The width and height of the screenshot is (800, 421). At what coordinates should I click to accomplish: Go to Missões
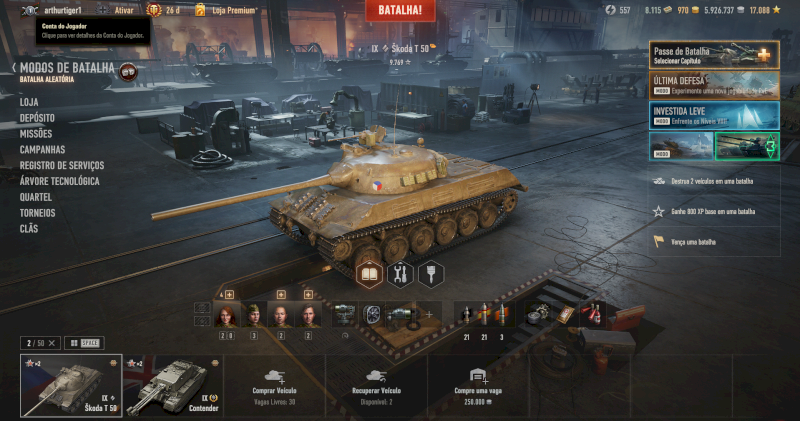click(36, 133)
